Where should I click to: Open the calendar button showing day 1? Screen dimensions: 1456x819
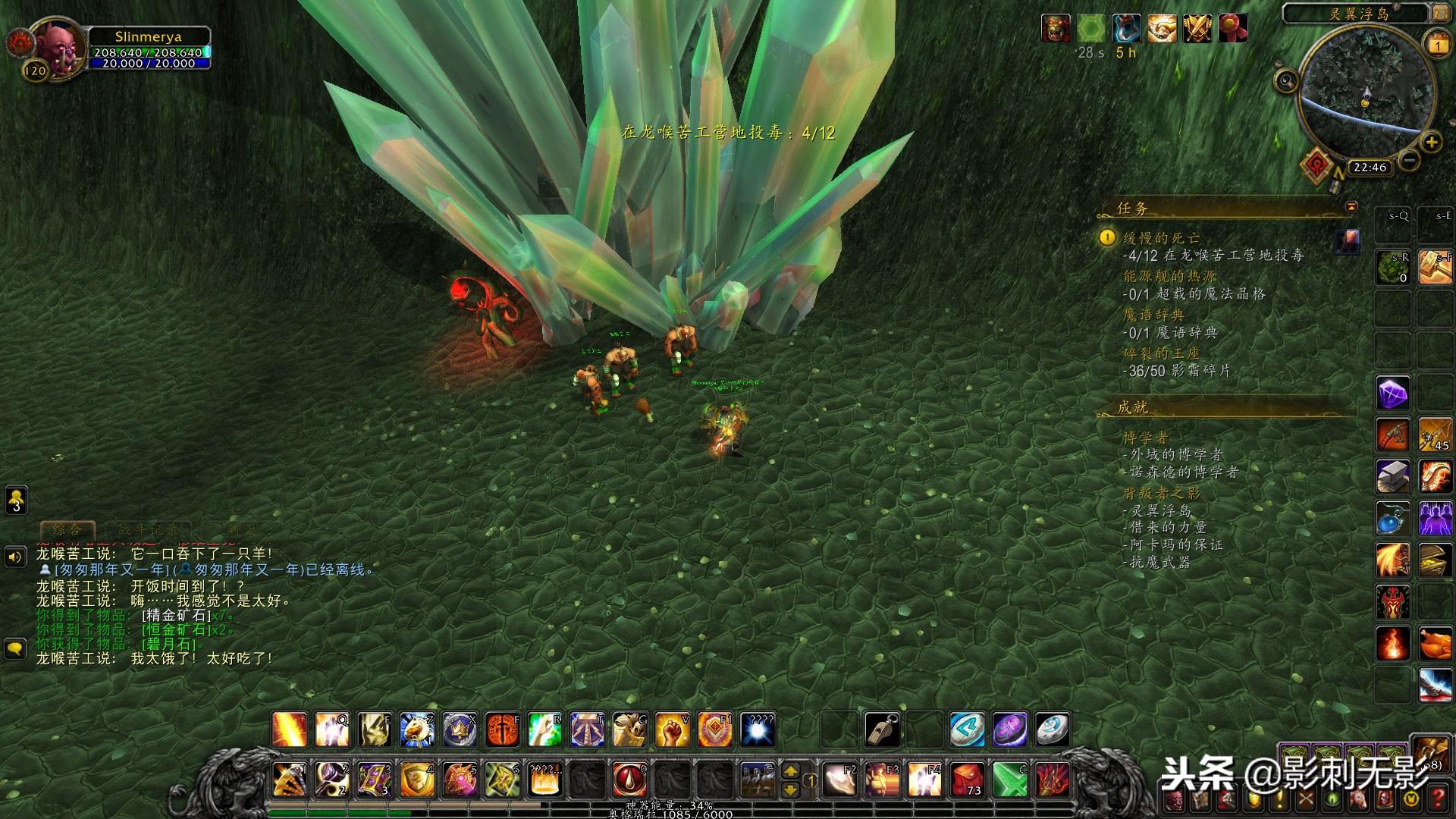coord(1438,45)
